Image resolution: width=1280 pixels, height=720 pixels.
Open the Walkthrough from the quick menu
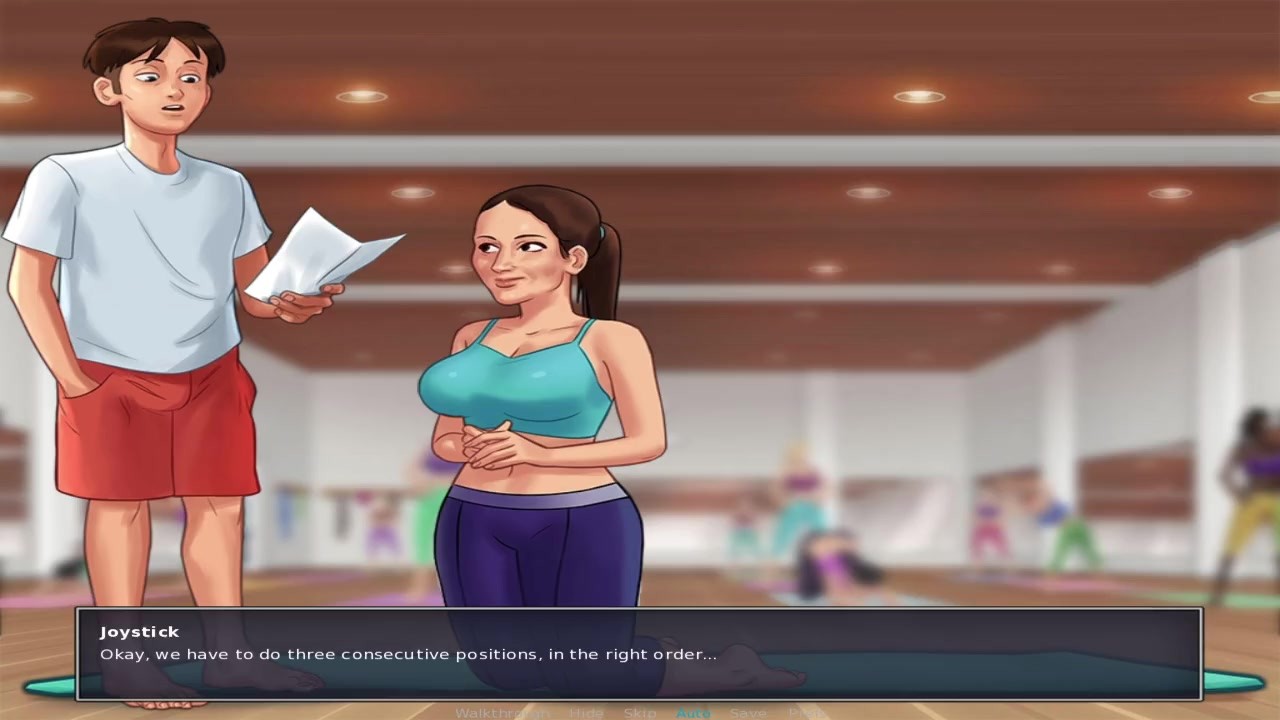point(501,713)
